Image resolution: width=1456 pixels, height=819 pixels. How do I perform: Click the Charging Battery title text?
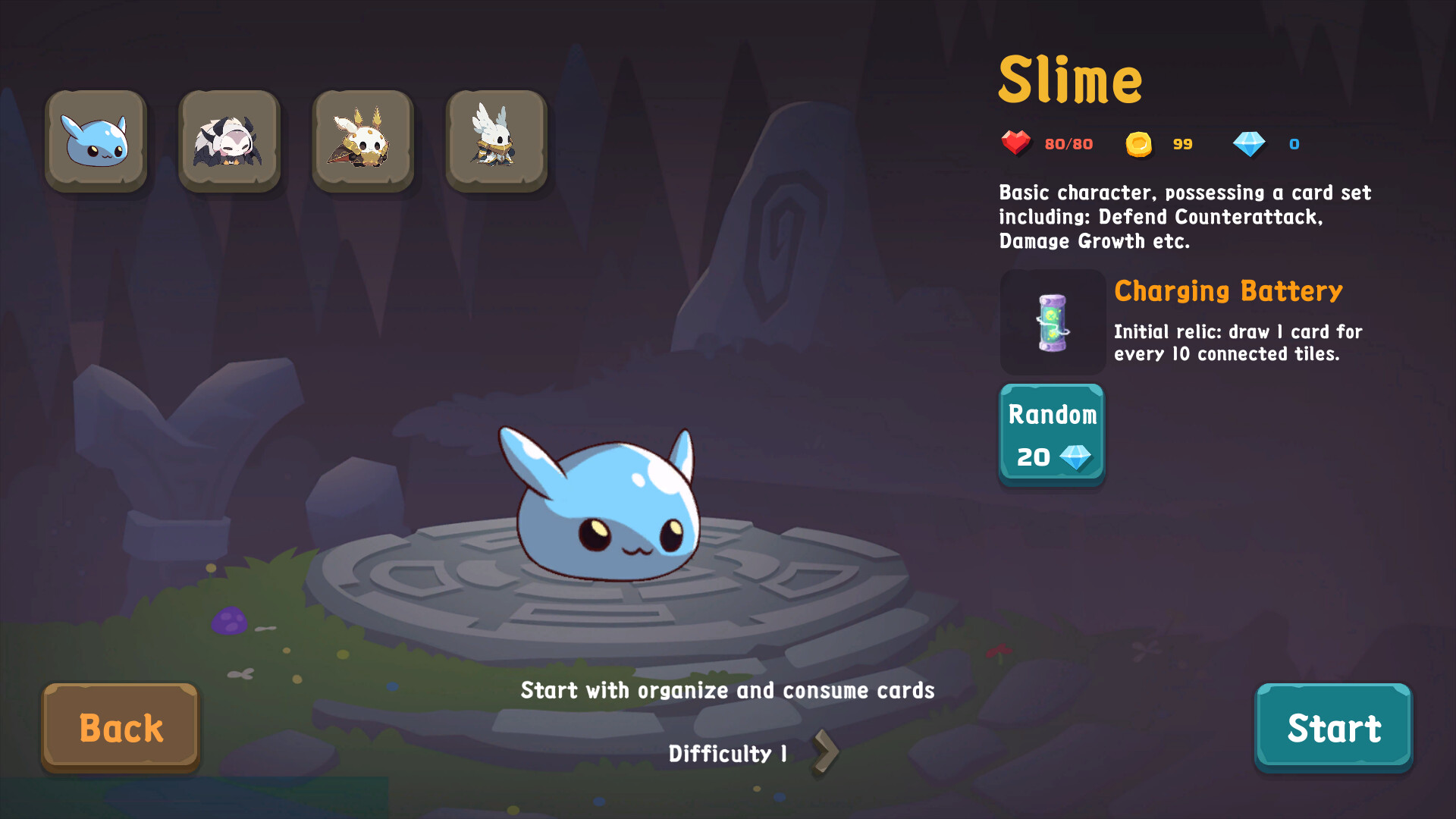(x=1227, y=291)
